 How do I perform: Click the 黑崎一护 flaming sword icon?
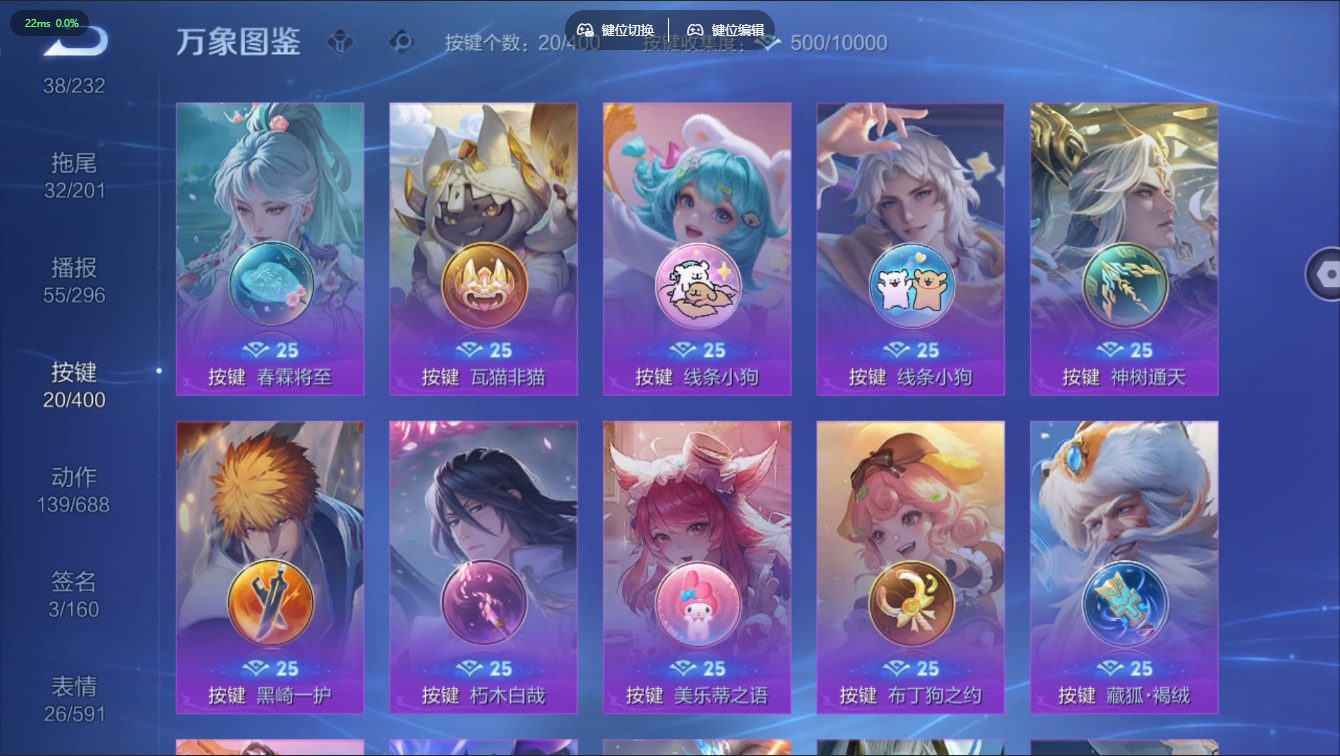pos(269,603)
